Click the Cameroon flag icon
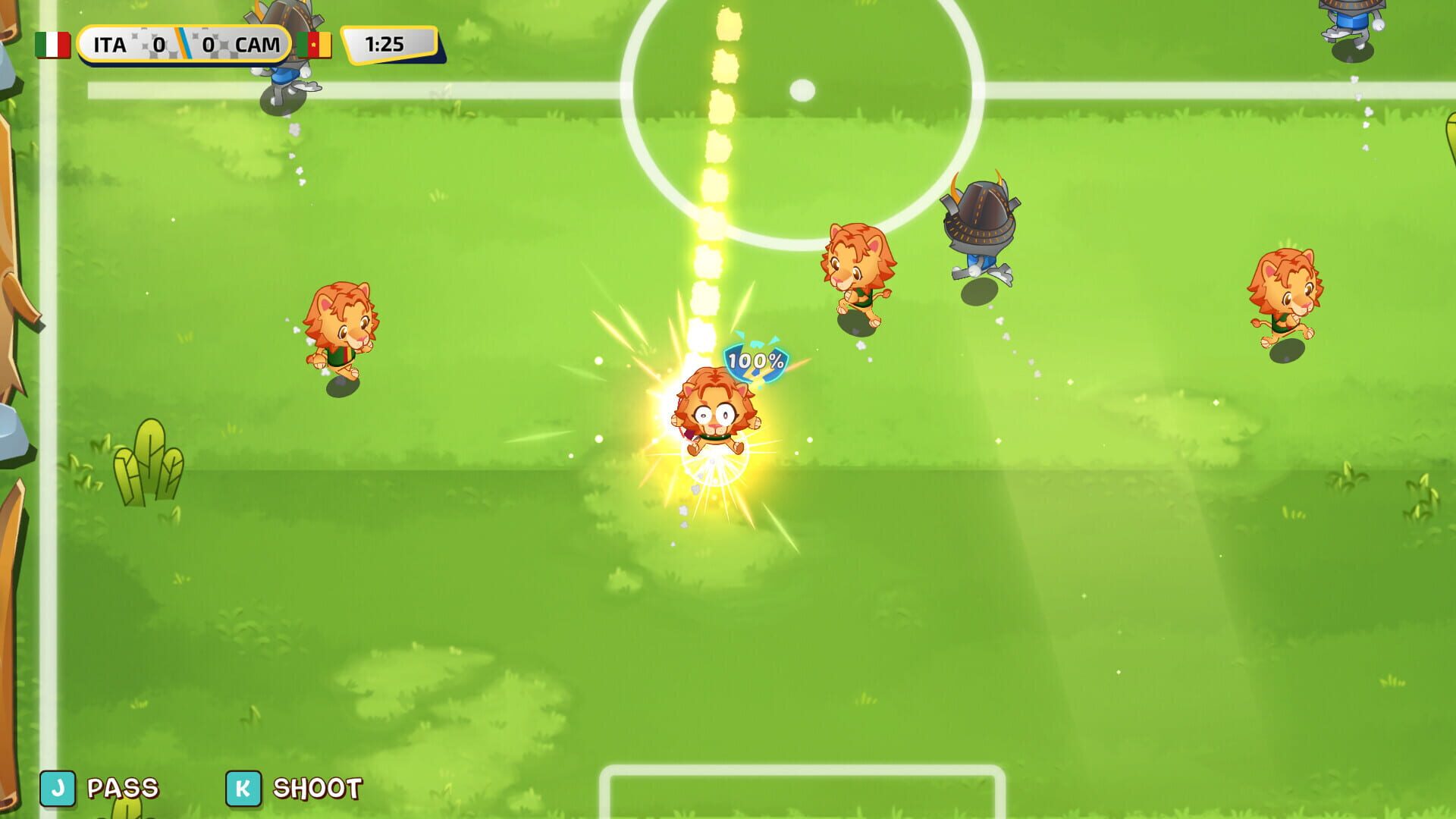 click(316, 45)
